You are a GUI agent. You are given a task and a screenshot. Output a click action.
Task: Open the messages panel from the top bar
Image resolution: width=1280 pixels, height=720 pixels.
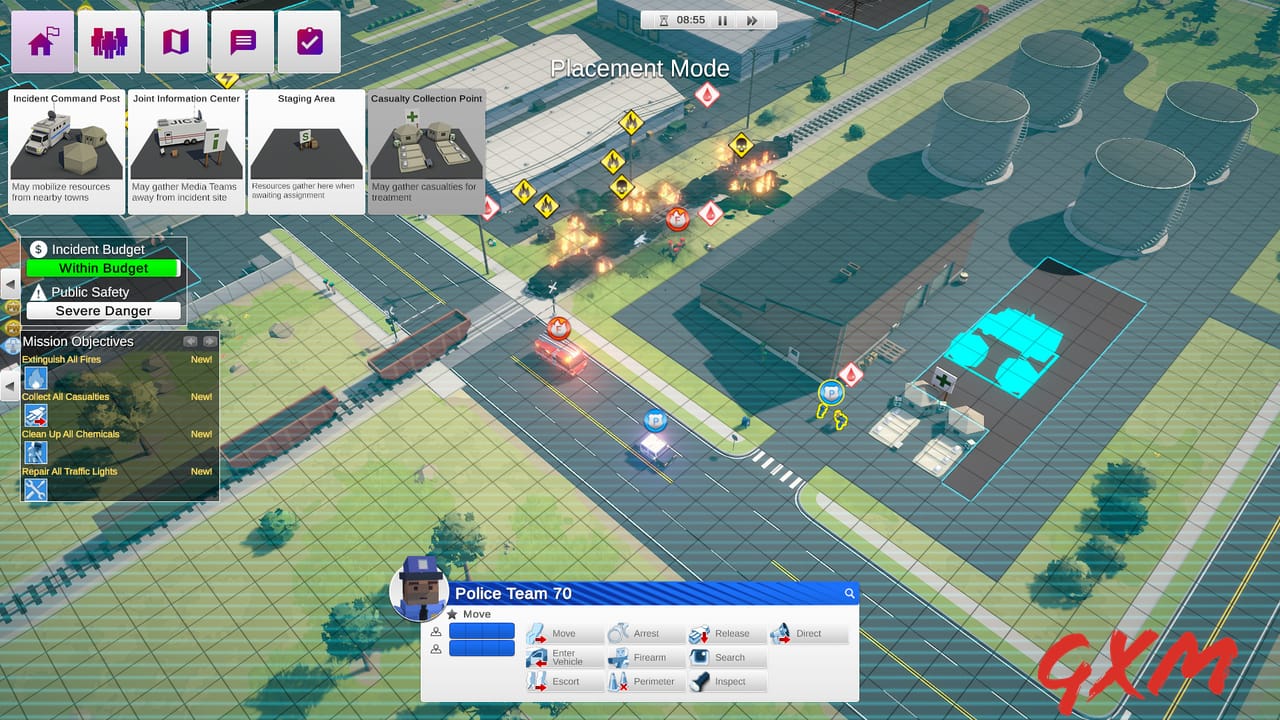pyautogui.click(x=242, y=41)
